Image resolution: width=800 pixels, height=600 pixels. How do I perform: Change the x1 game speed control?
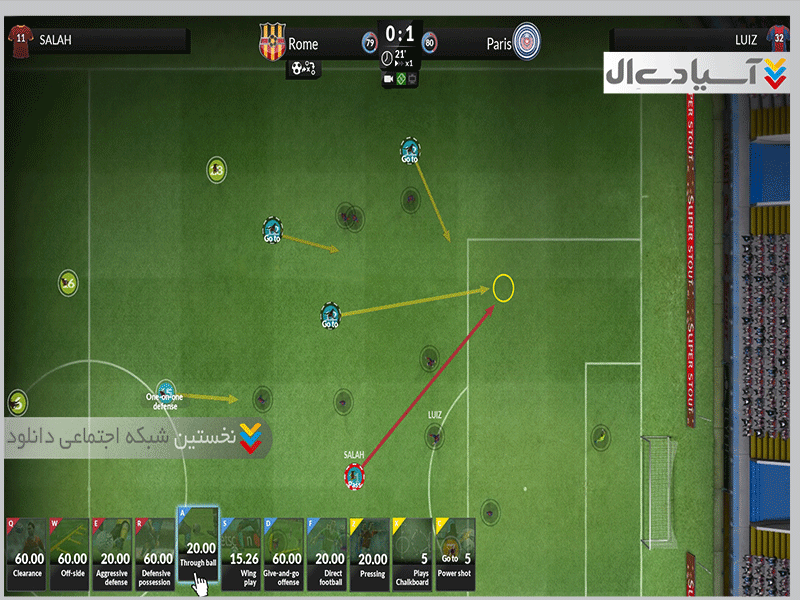point(402,63)
